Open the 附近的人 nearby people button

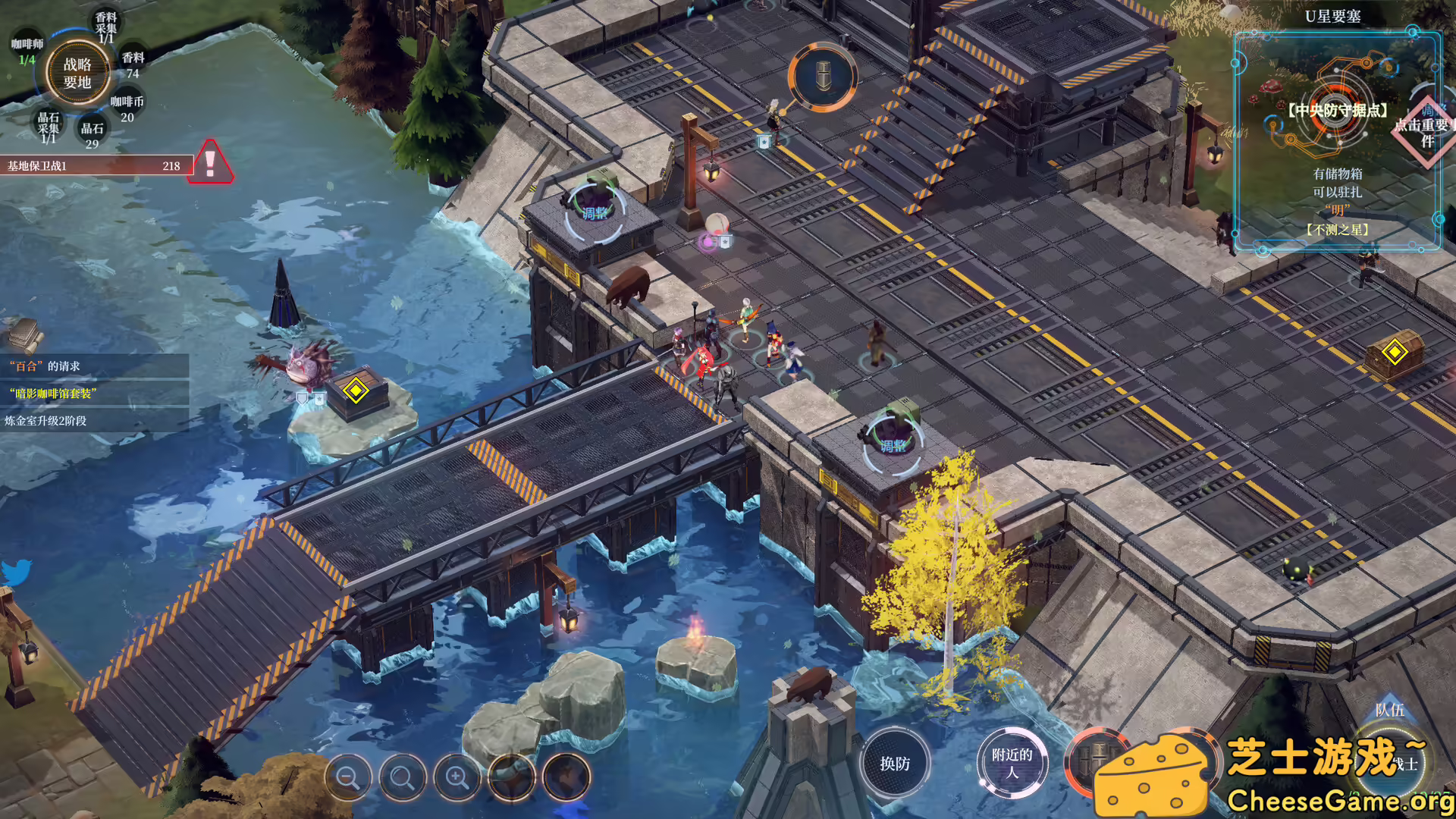(1012, 763)
